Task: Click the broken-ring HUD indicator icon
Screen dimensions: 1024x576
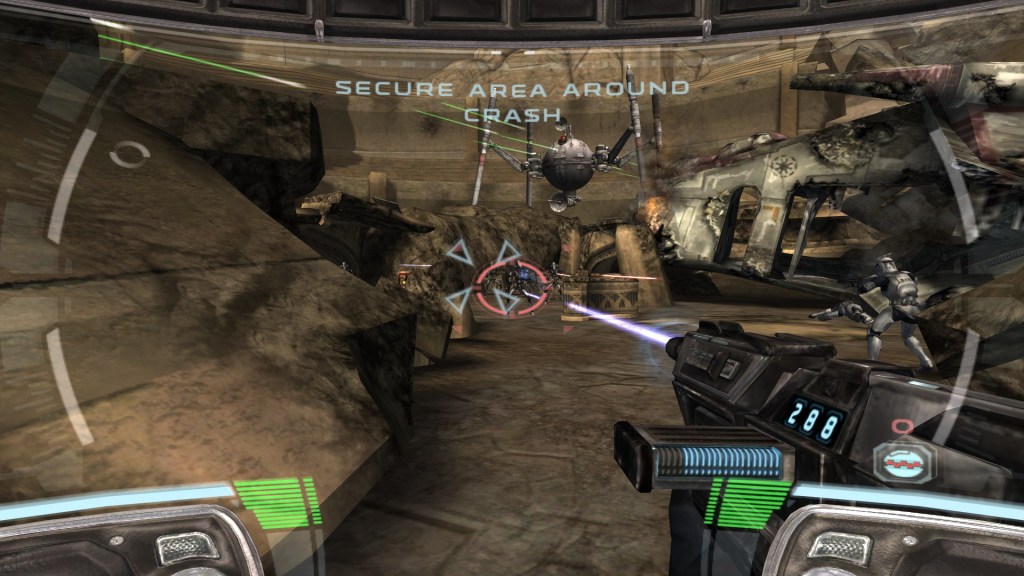Action: point(129,154)
